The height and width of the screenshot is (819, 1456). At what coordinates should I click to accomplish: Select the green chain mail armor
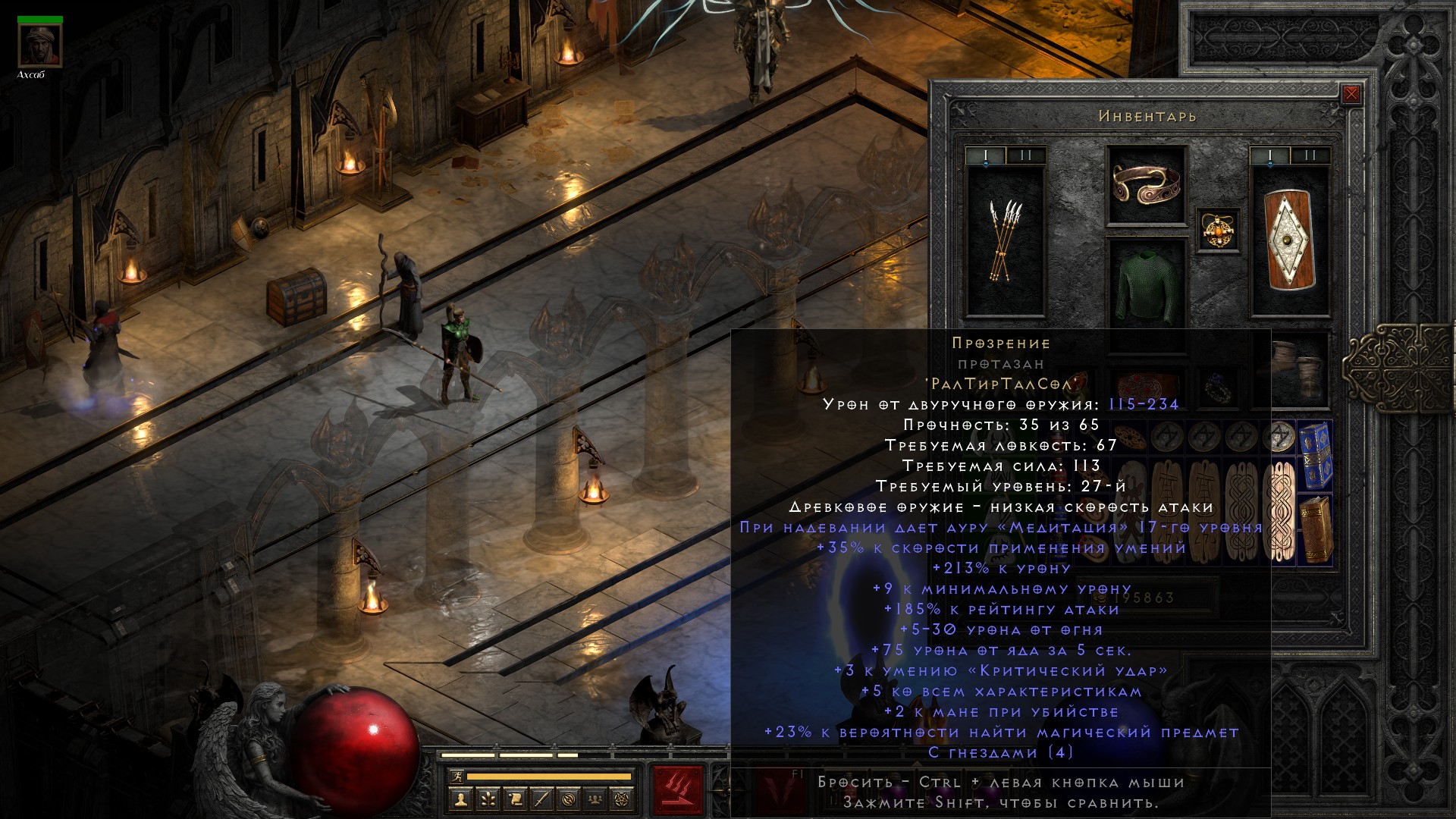[1146, 288]
